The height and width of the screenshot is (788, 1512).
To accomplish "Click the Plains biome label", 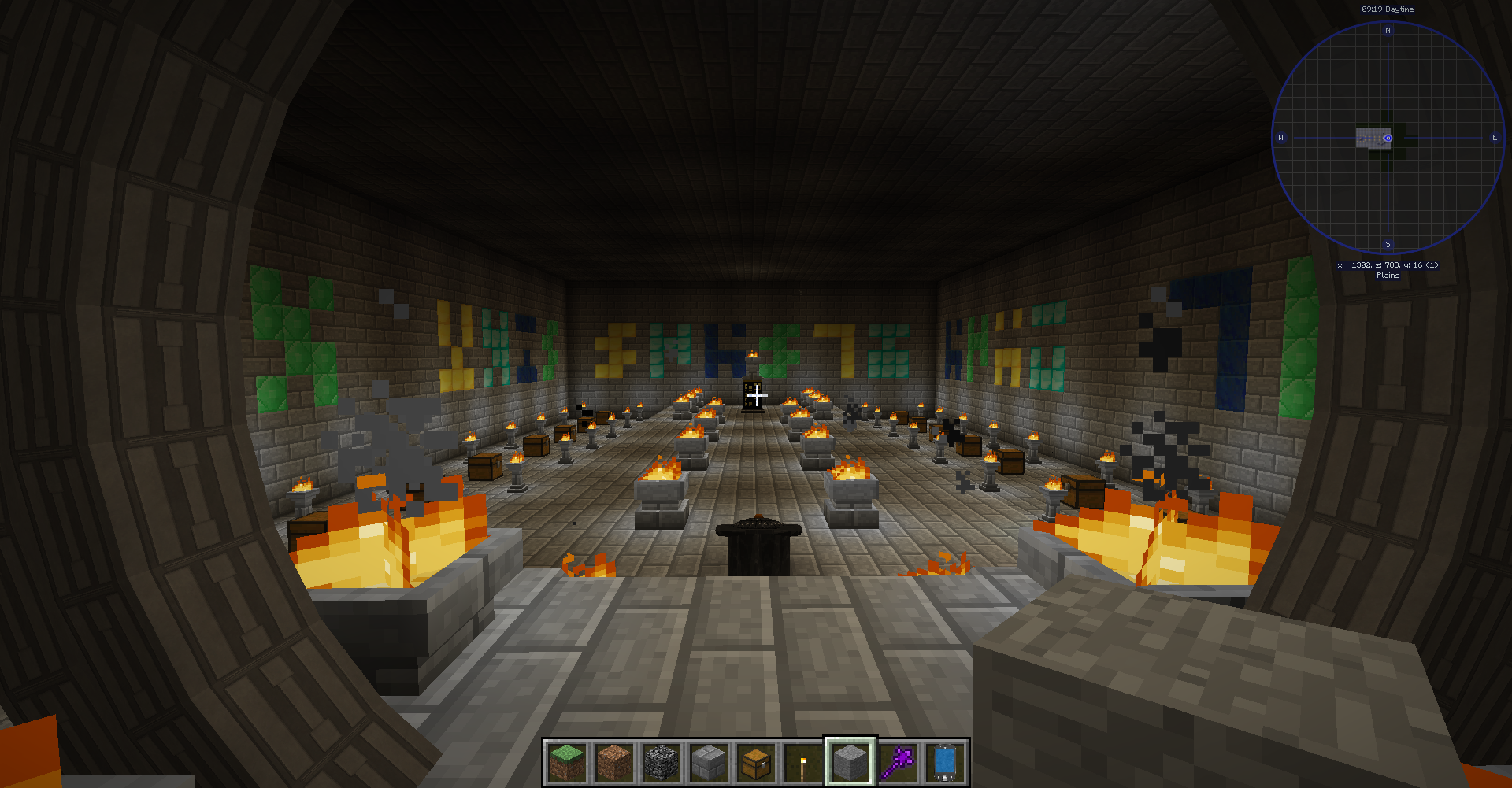I will 1388,276.
